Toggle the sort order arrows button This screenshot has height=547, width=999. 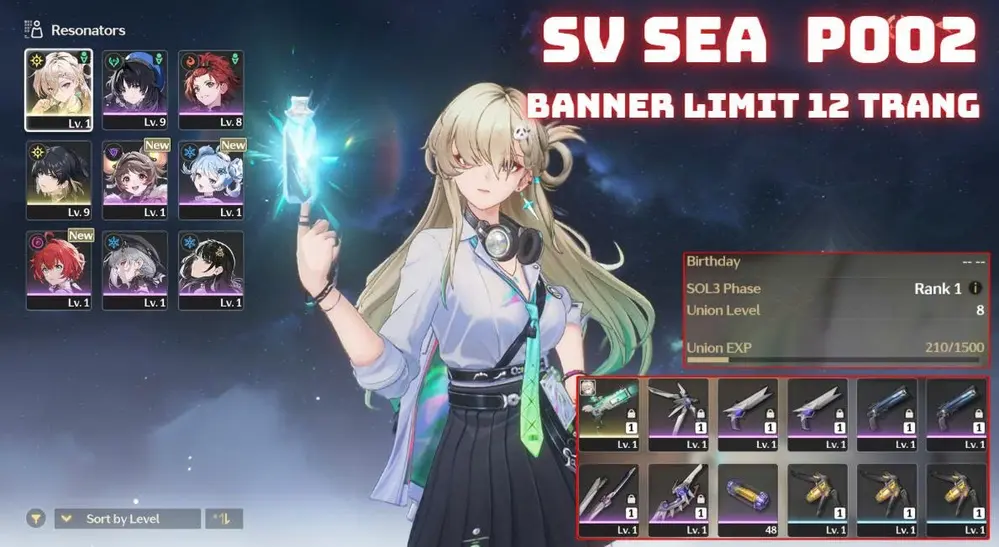pos(224,519)
